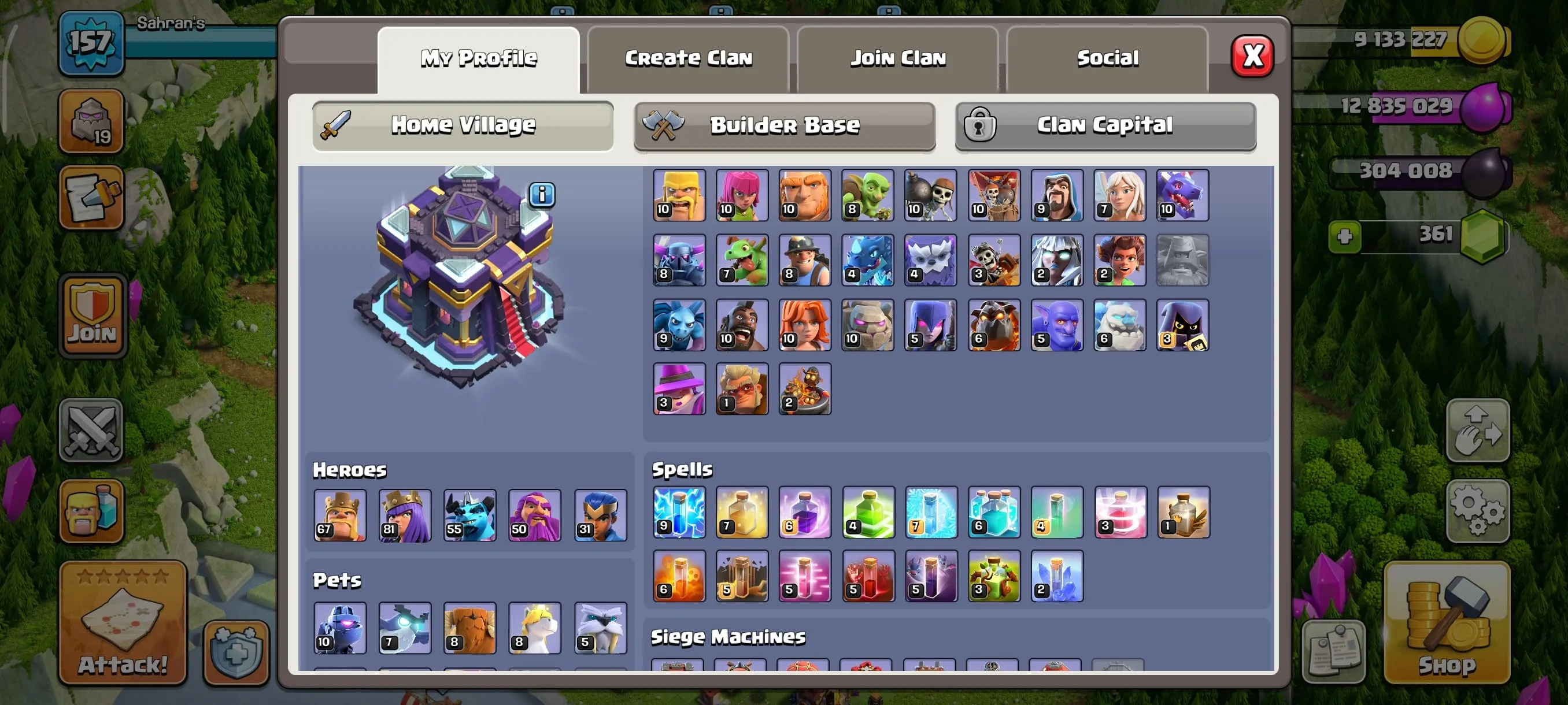This screenshot has height=705, width=1568.
Task: Open the L.A.S.S.I pet icon
Action: pos(339,628)
